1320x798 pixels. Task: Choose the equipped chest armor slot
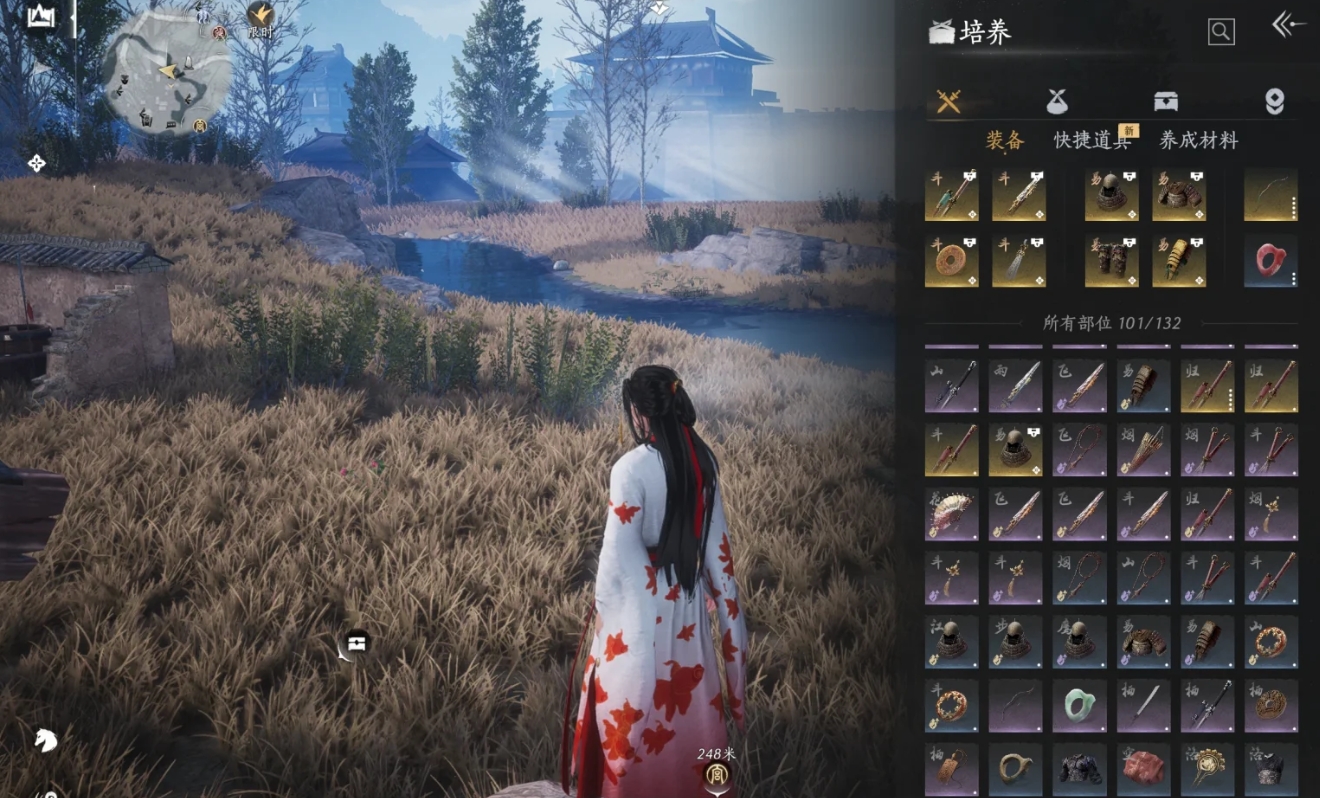pos(1178,195)
